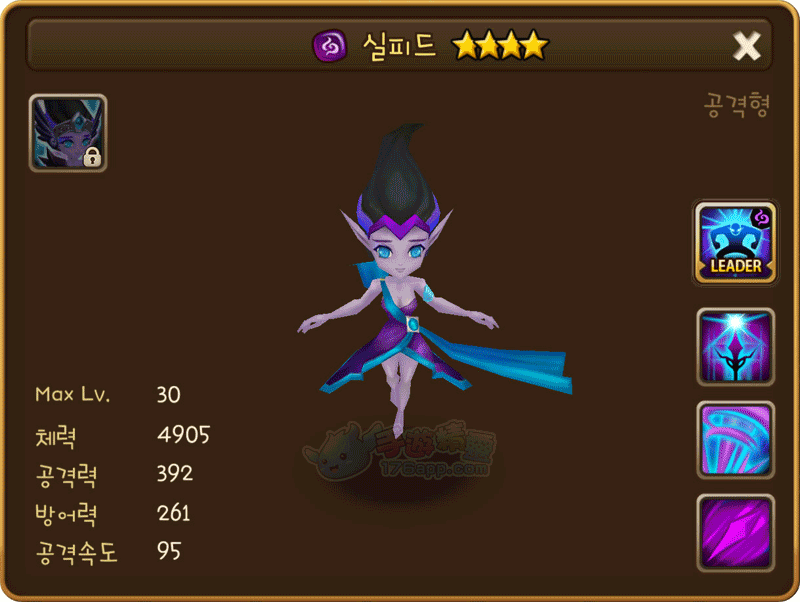Close the Sylphid monster info window
Image resolution: width=800 pixels, height=602 pixels.
[x=747, y=45]
